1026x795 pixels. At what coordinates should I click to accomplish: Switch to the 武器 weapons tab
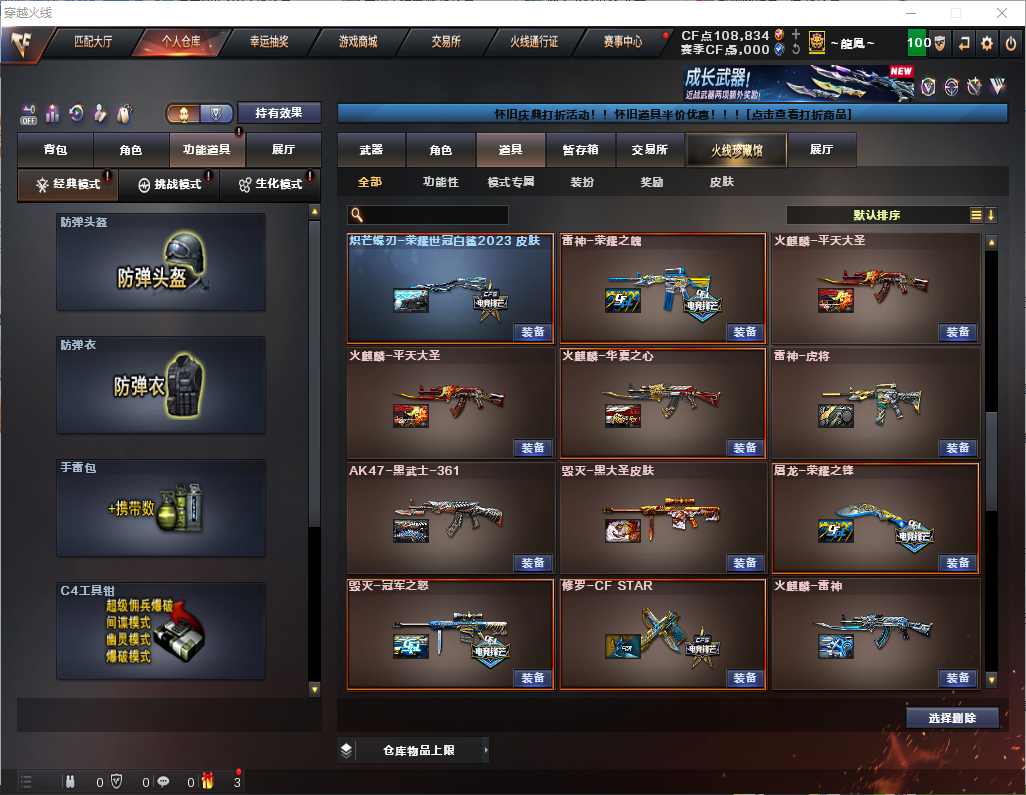tap(371, 150)
